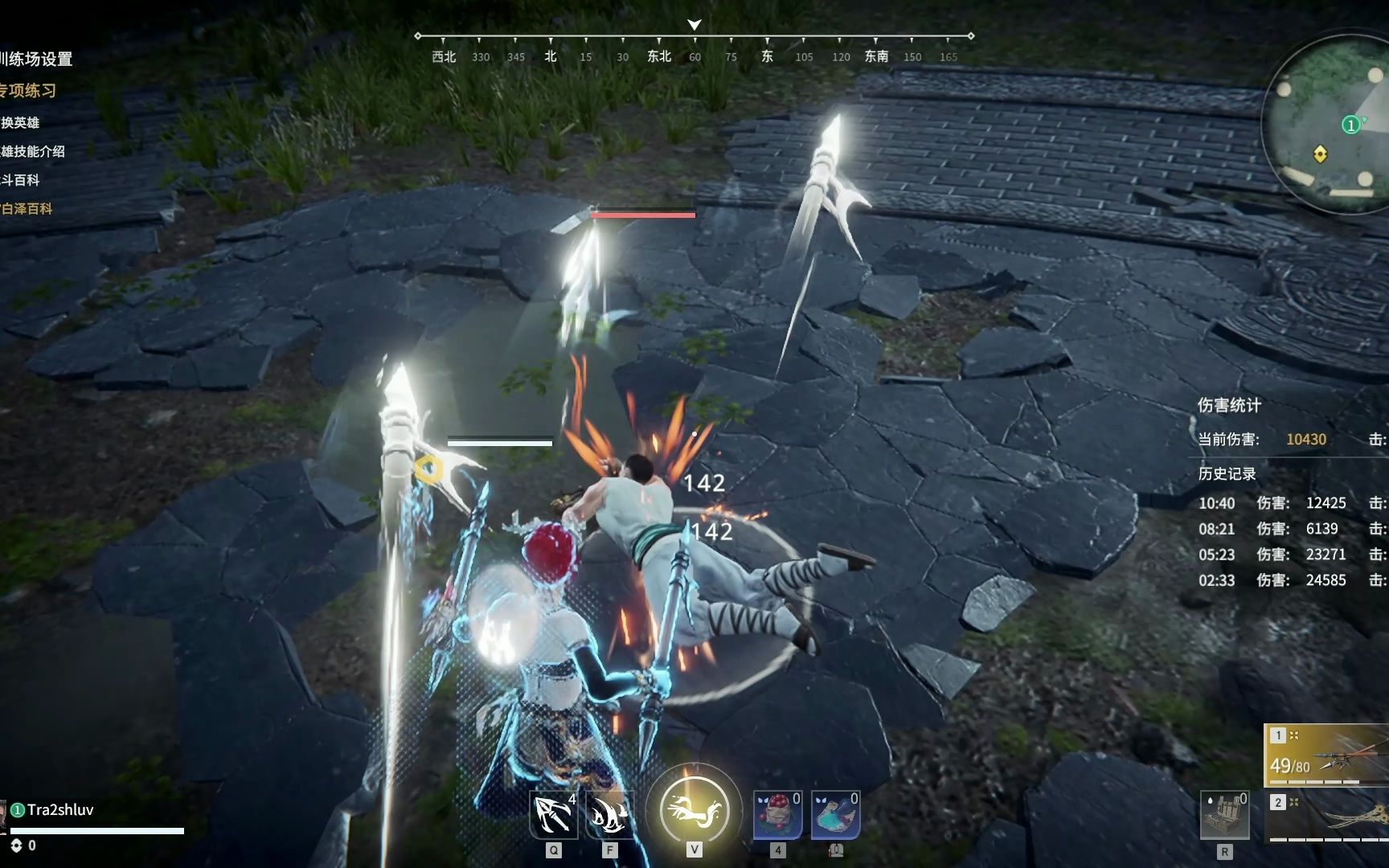The image size is (1389, 868).
Task: Click the Tra2shluv player name panel
Action: (60, 810)
